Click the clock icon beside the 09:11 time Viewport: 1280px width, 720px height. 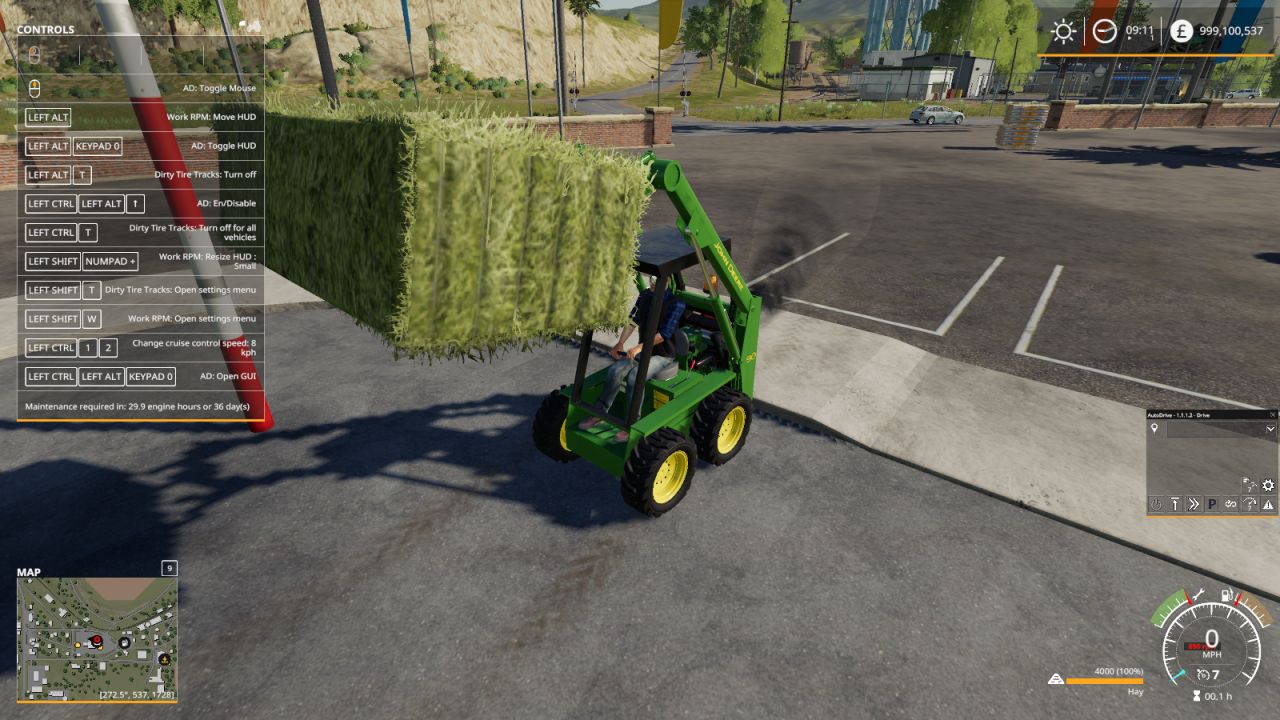tap(1102, 31)
